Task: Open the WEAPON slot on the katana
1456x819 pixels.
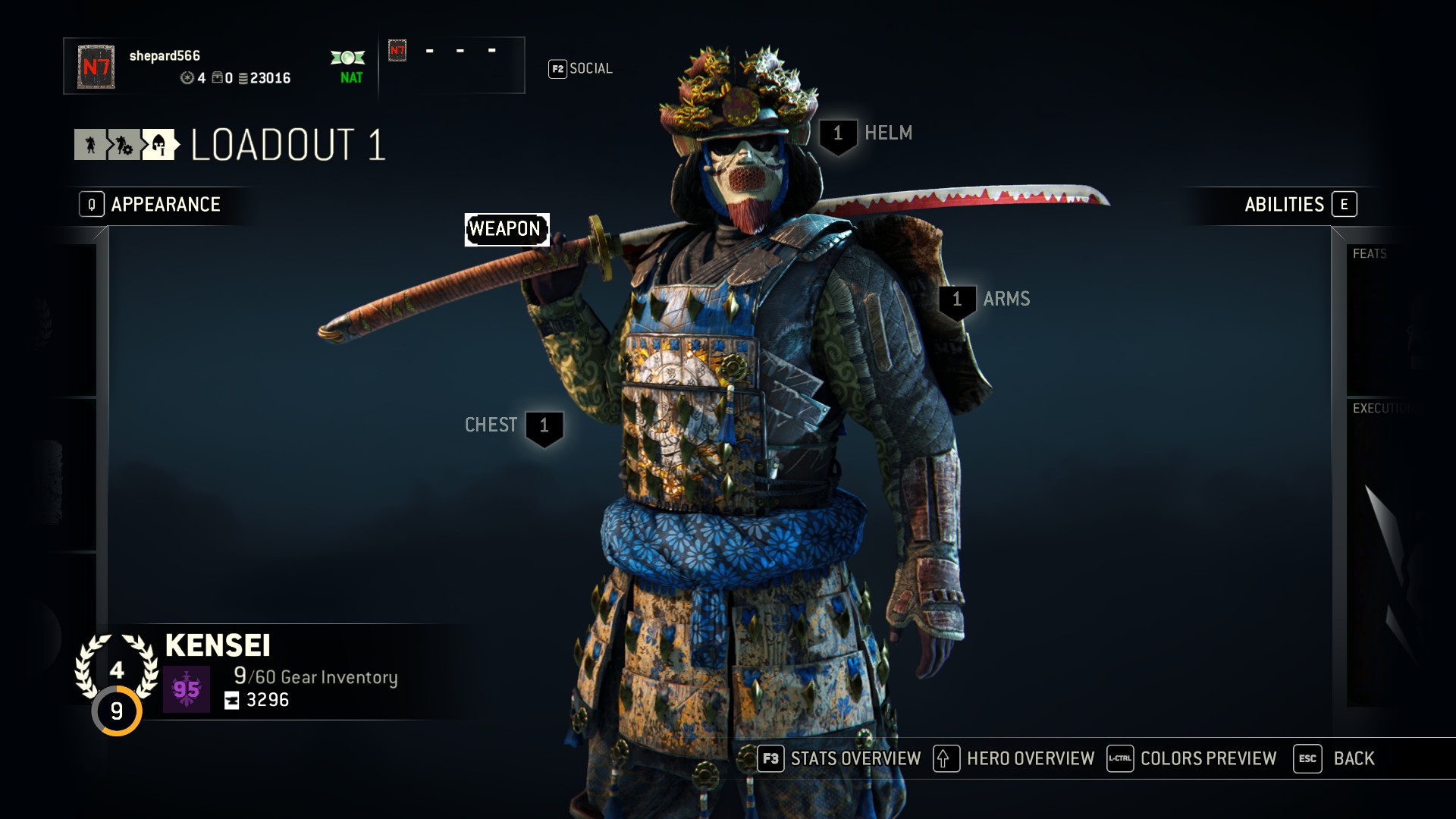Action: [x=507, y=227]
